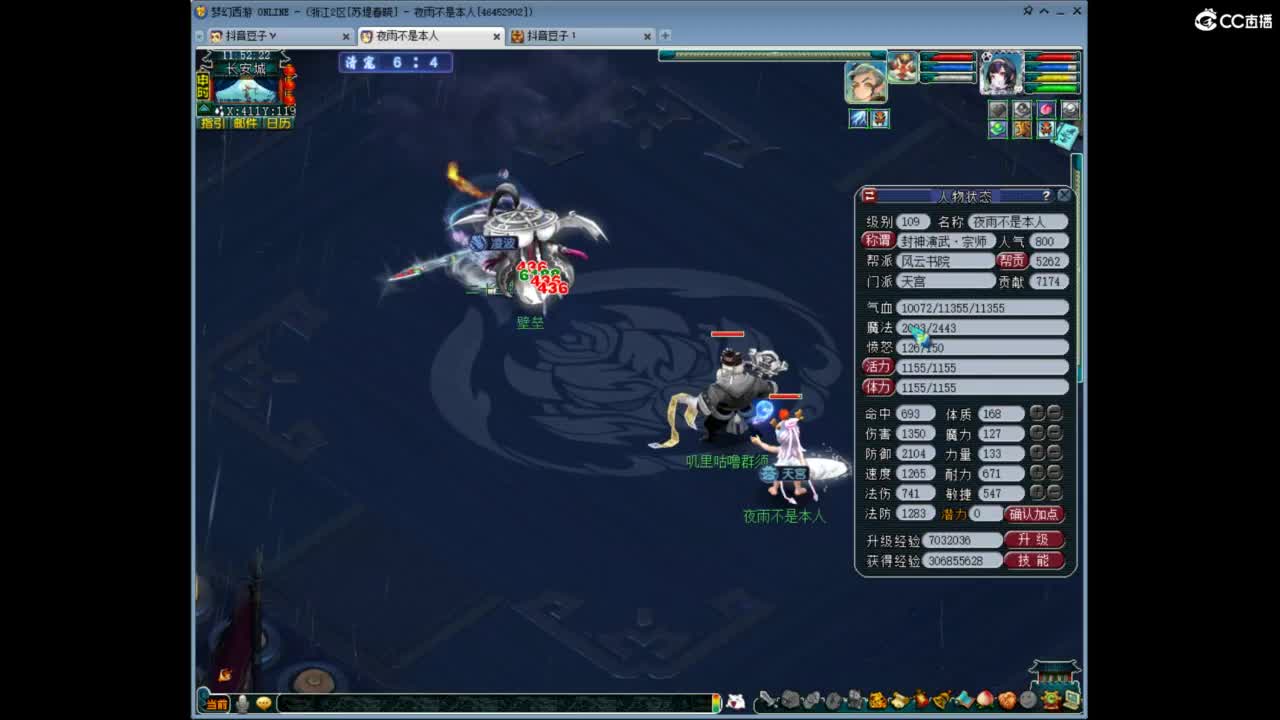Image resolution: width=1280 pixels, height=720 pixels.
Task: Click the ? help icon on the 人物状态 panel
Action: tap(1046, 194)
